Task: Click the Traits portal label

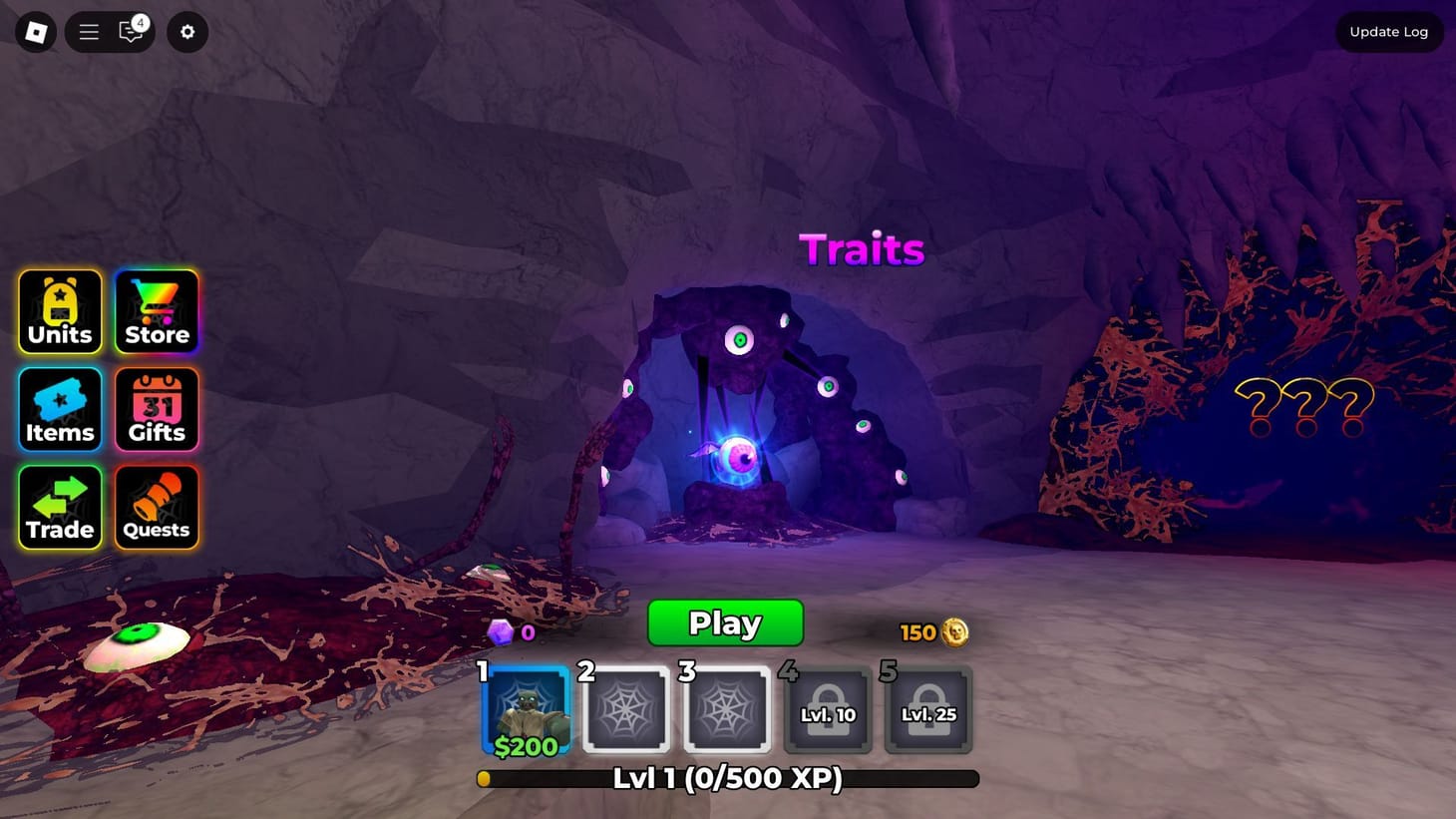Action: click(861, 249)
